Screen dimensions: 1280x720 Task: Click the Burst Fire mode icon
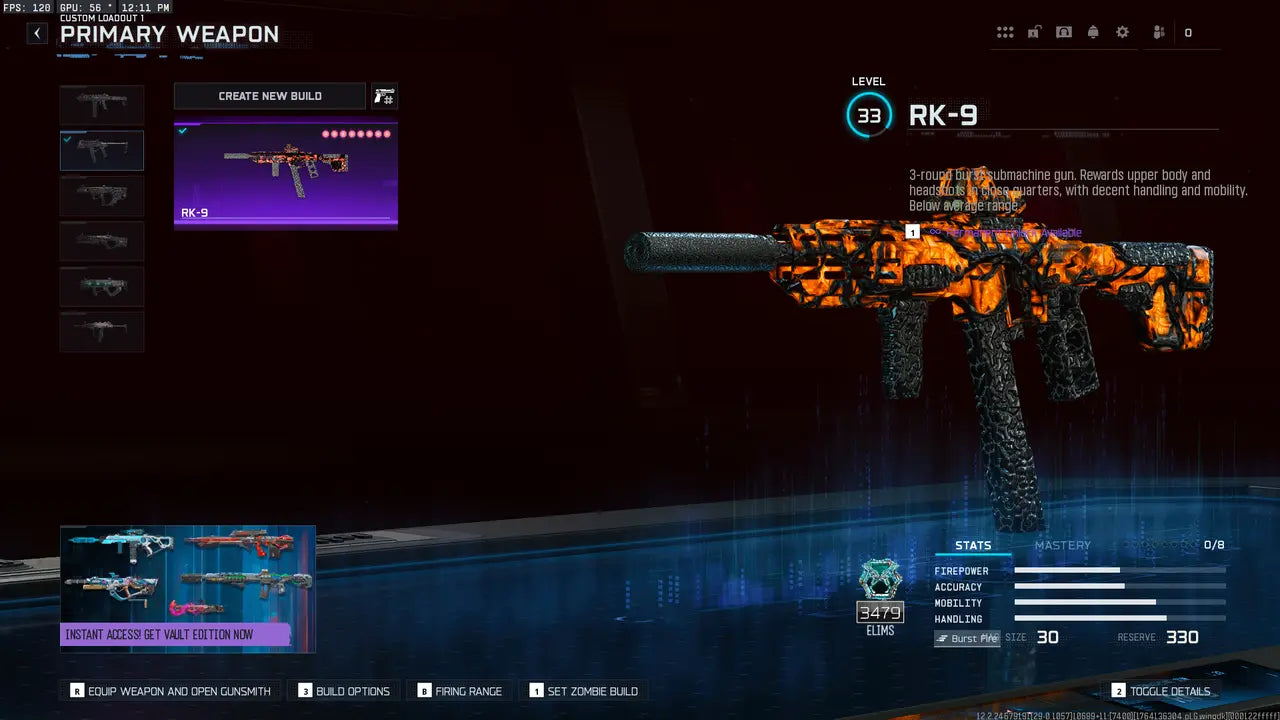(966, 637)
